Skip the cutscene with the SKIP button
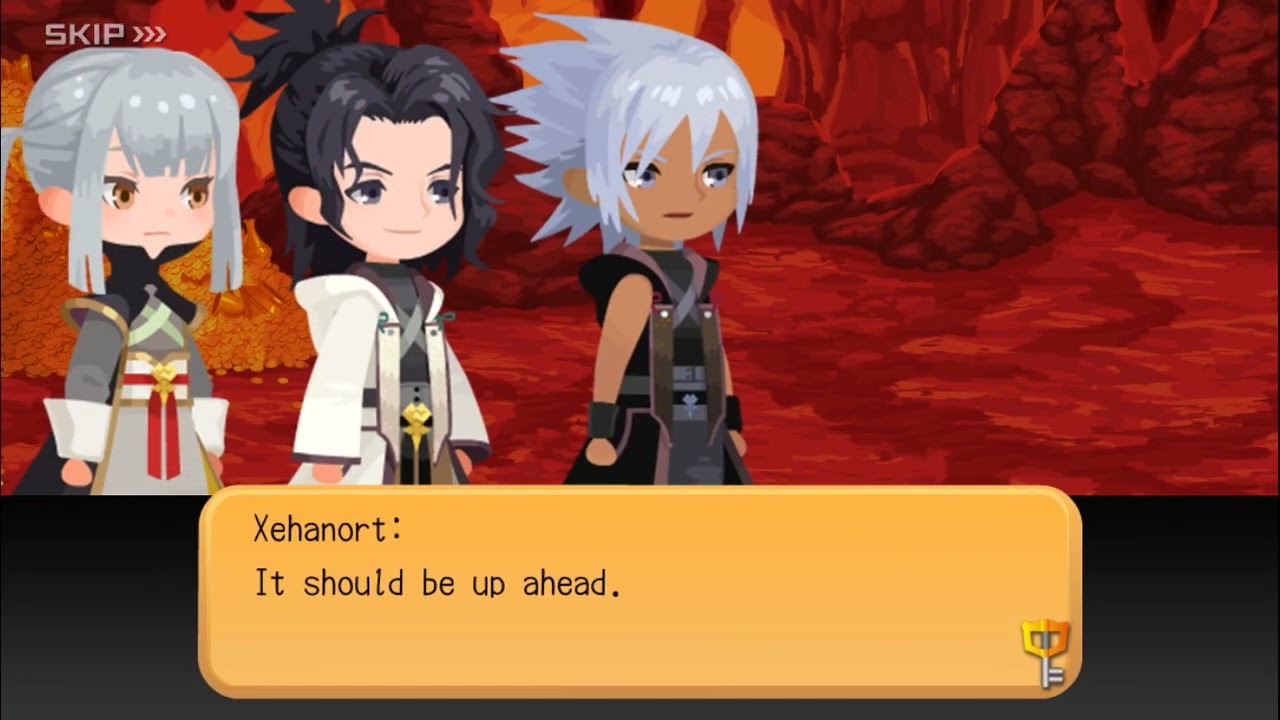 coord(105,35)
